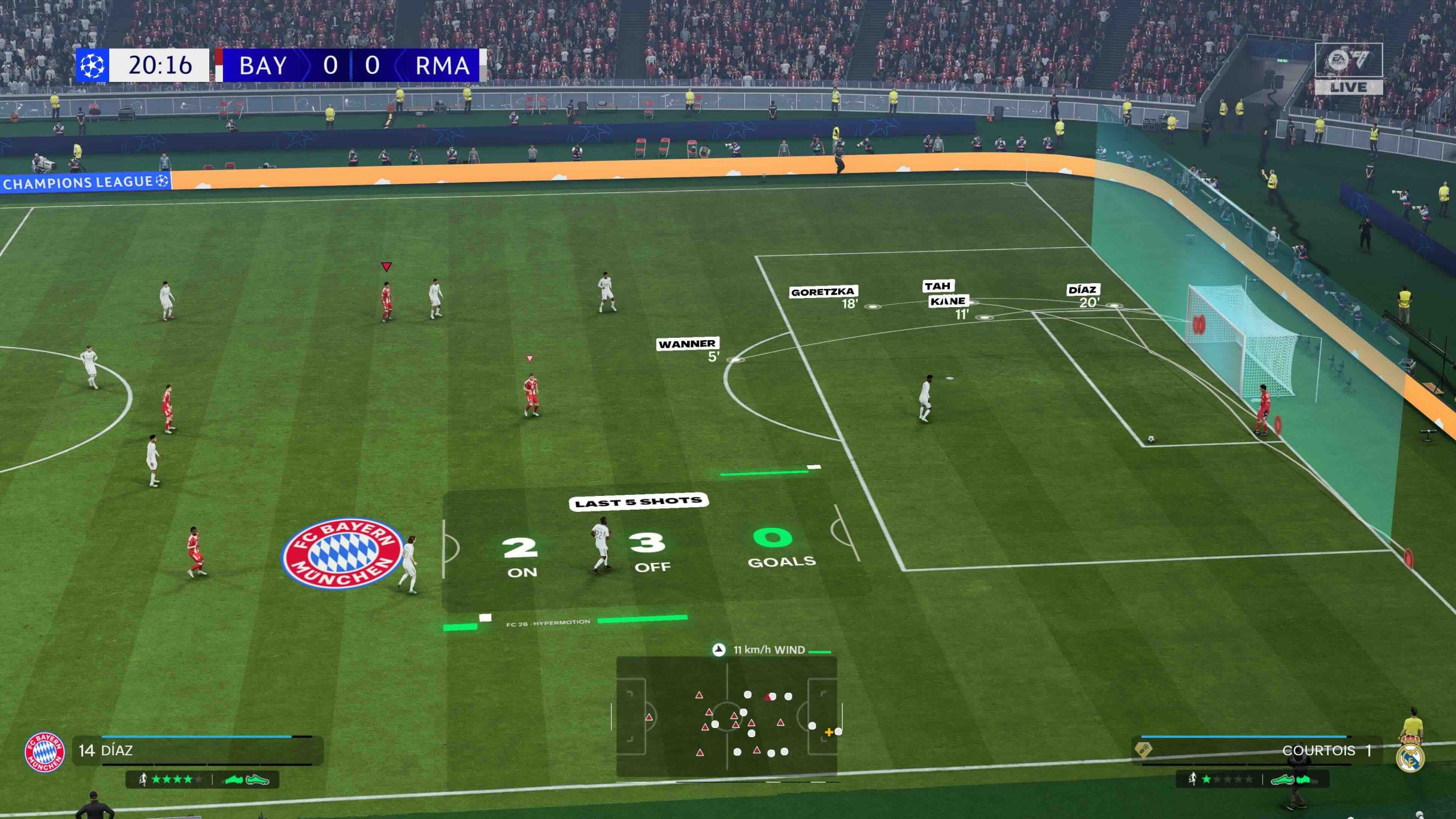Click the Goretzka 18' shot marker label
The image size is (1456, 819).
[822, 292]
